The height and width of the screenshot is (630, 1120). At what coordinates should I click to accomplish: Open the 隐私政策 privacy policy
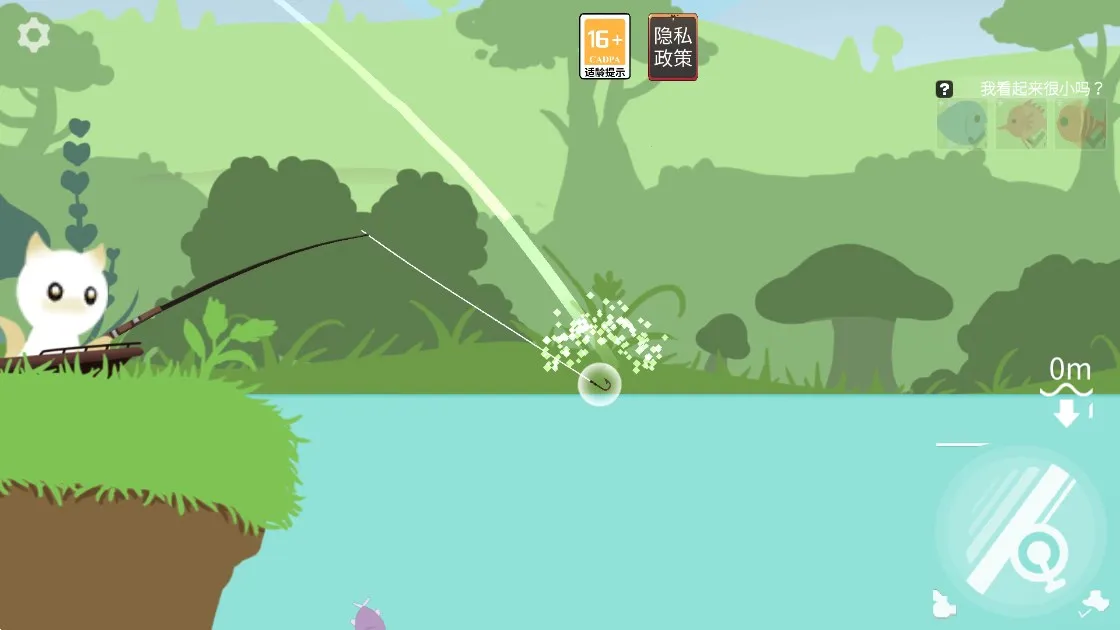[673, 46]
